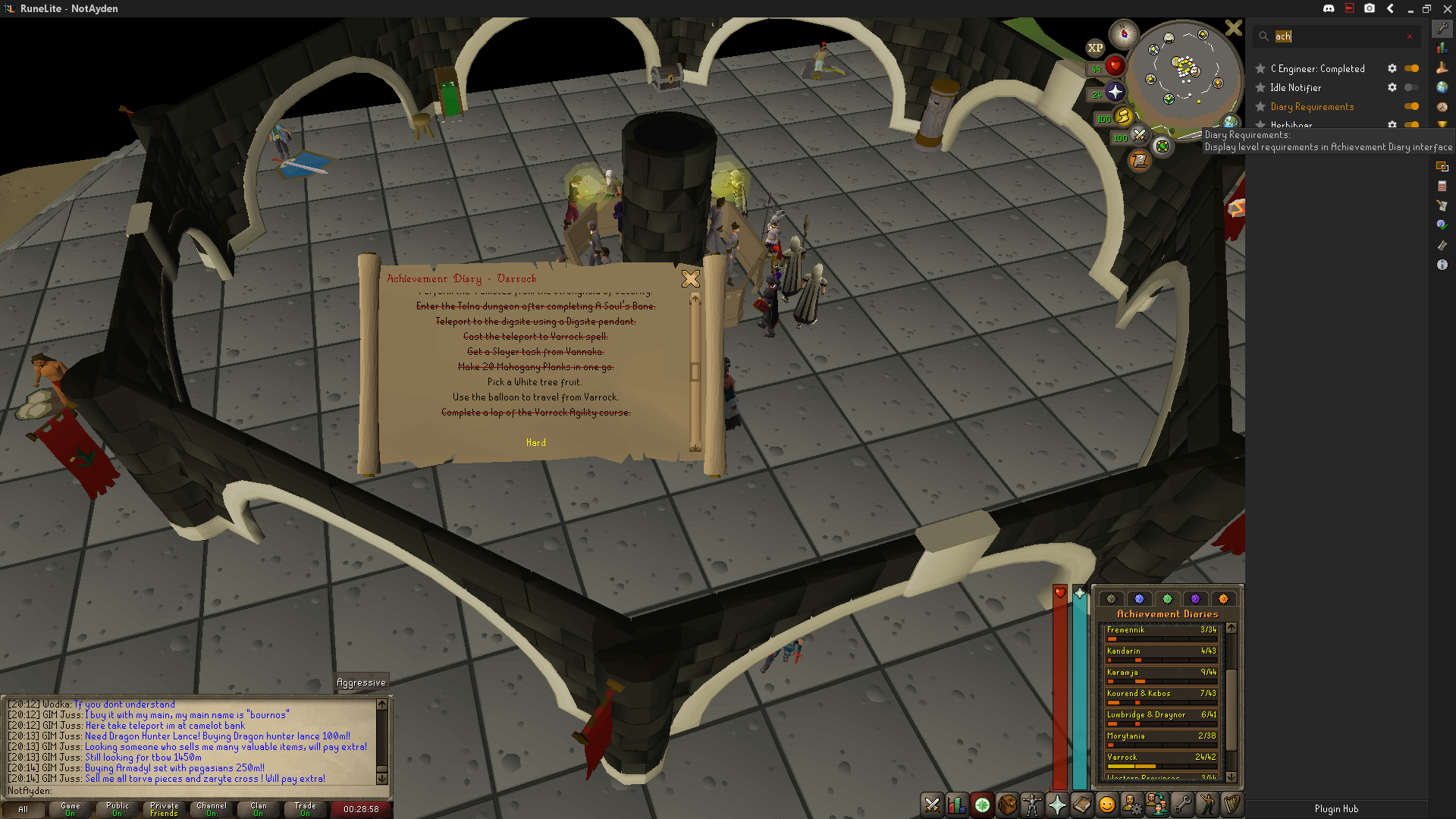Screen dimensions: 1456x819
Task: Open the Music player harp icon
Action: (x=1232, y=805)
